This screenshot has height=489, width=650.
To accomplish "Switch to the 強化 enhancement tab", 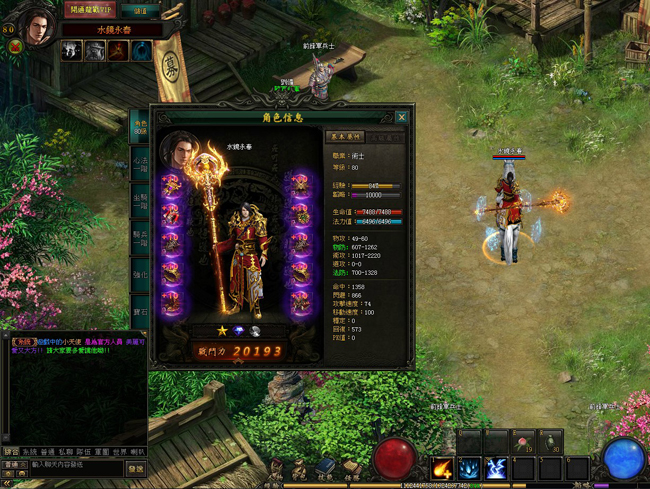I will click(140, 273).
